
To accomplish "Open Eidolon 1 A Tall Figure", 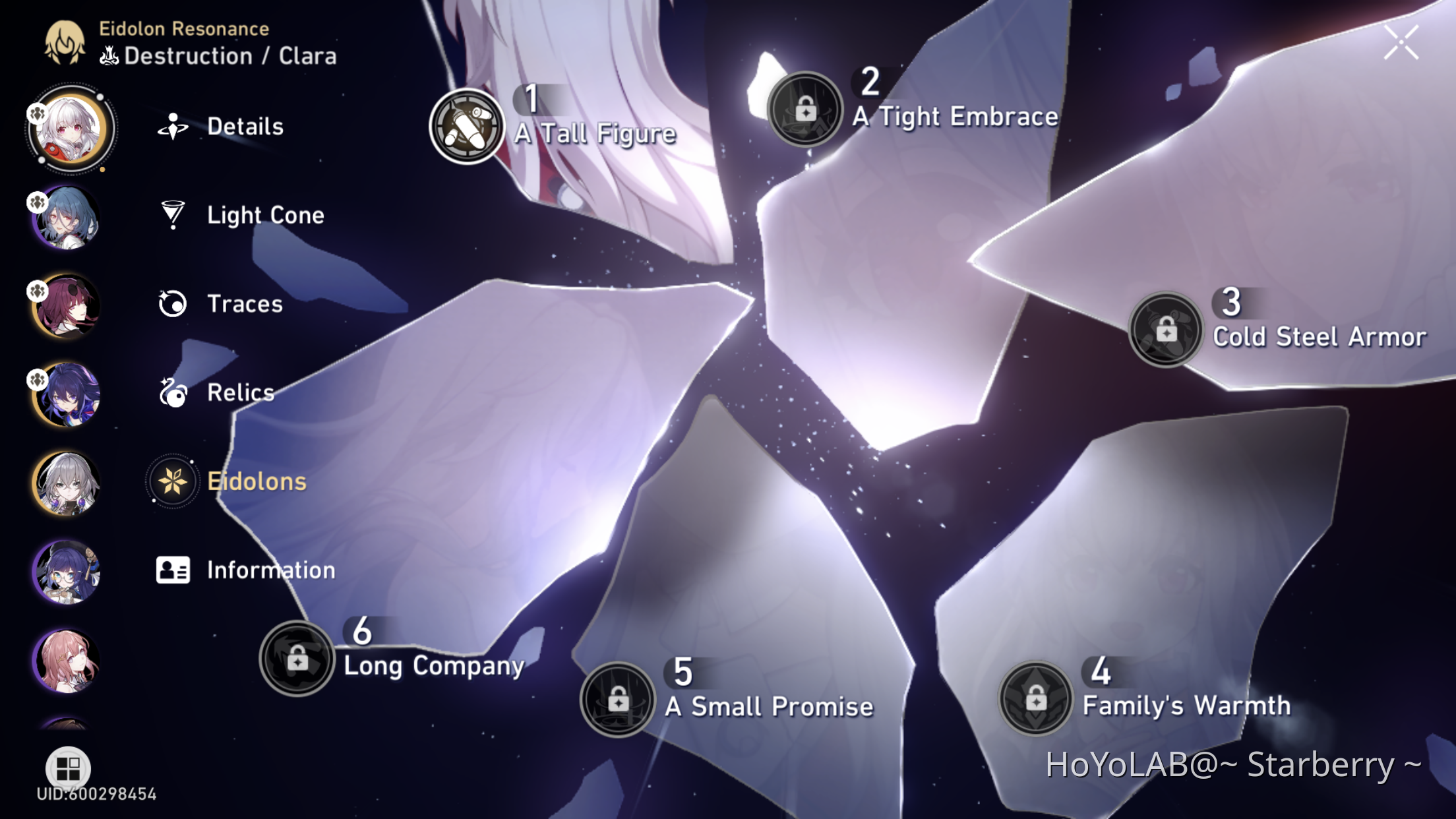I will [467, 127].
